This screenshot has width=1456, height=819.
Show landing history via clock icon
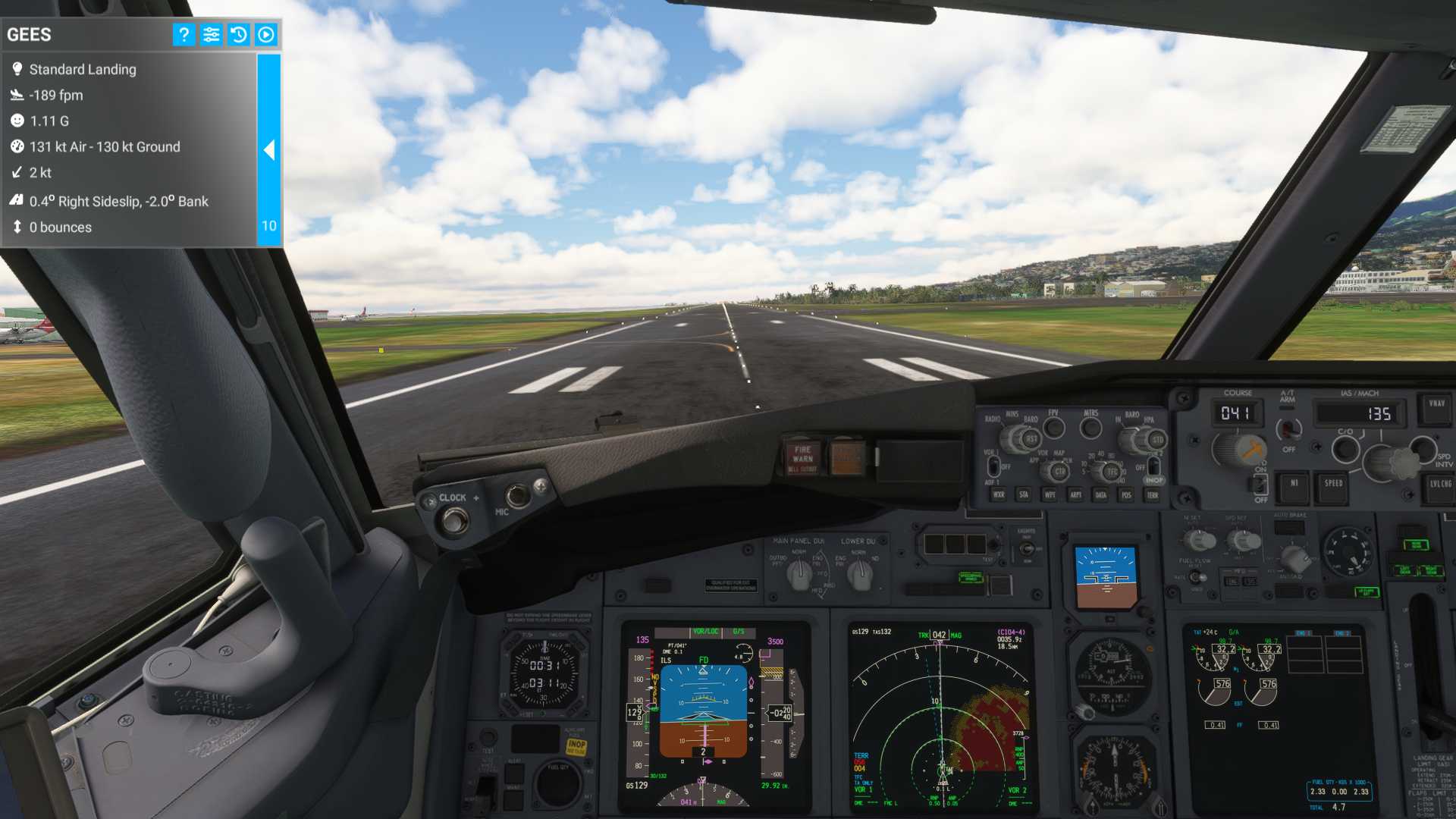point(238,35)
